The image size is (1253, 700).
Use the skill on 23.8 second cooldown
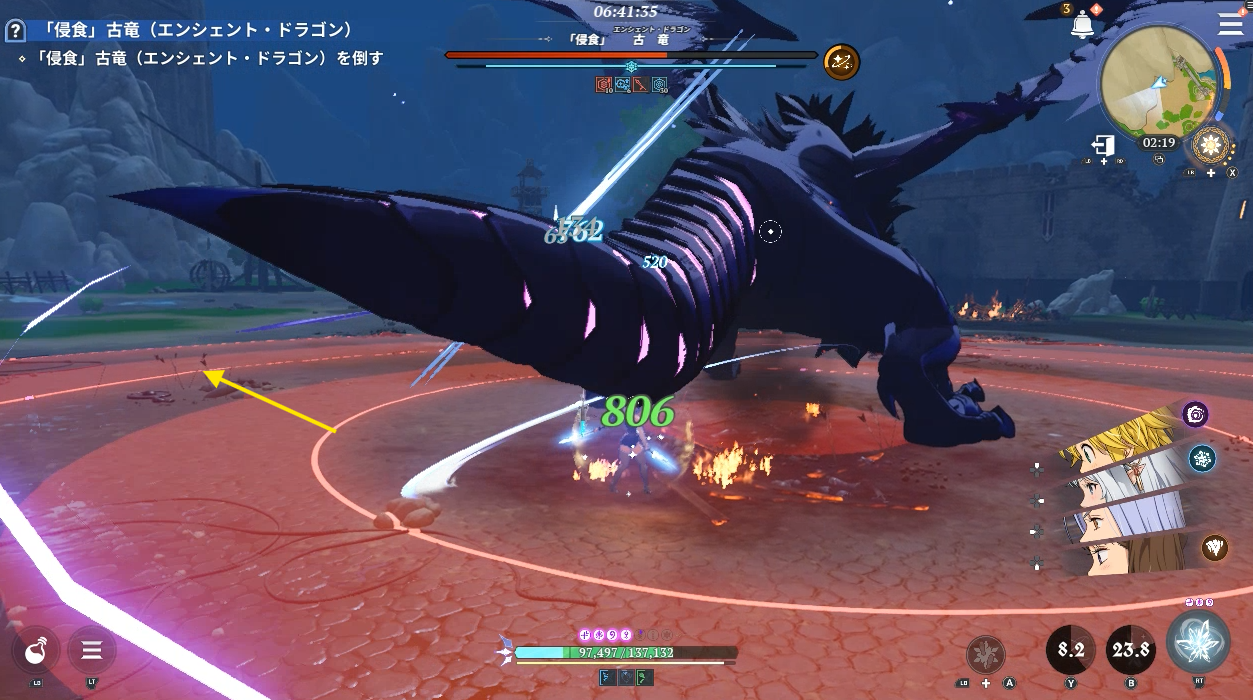[1131, 650]
